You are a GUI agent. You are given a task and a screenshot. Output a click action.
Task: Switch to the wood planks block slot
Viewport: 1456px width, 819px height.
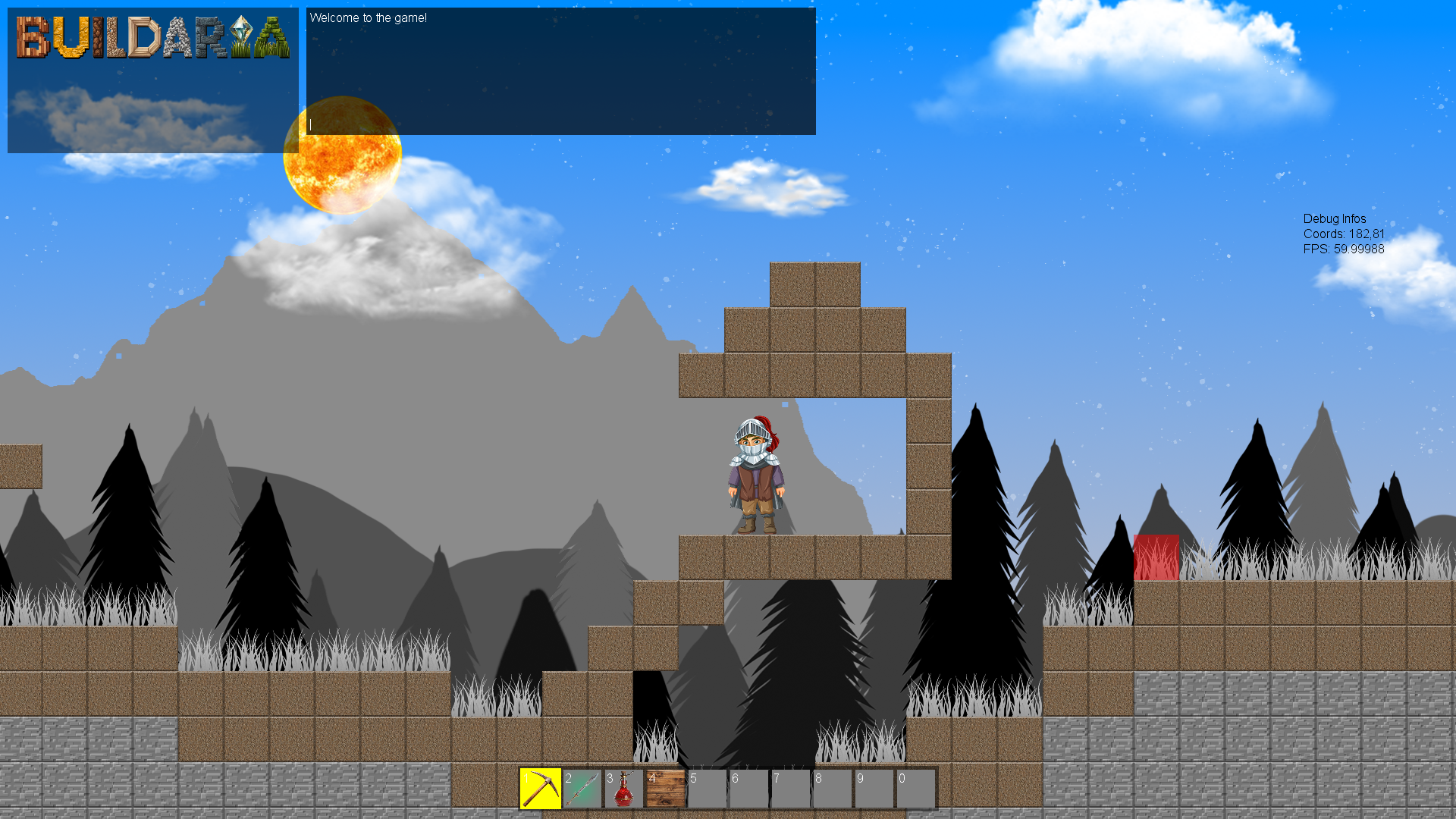coord(666,789)
